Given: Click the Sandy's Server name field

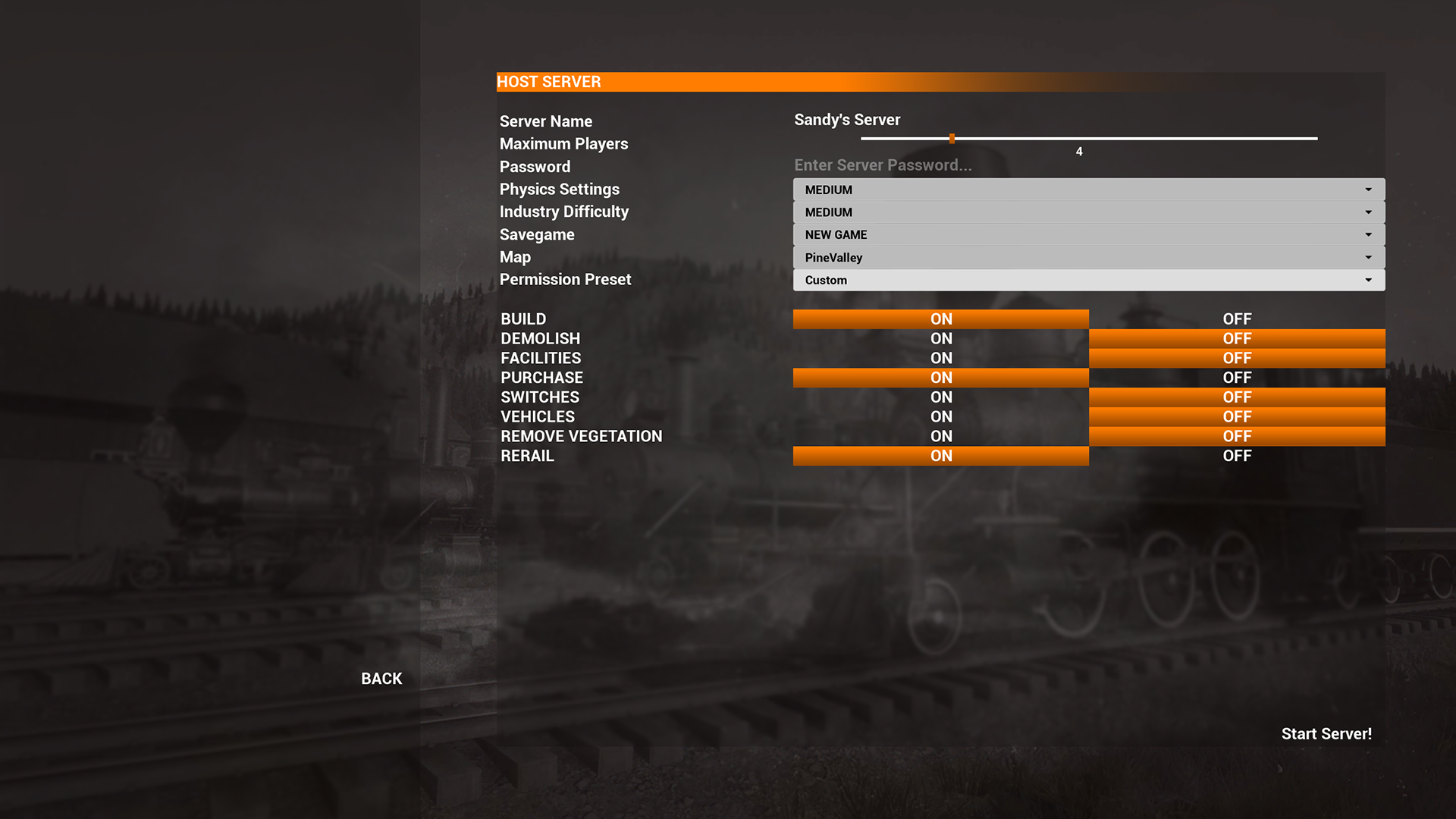Looking at the screenshot, I should point(847,119).
